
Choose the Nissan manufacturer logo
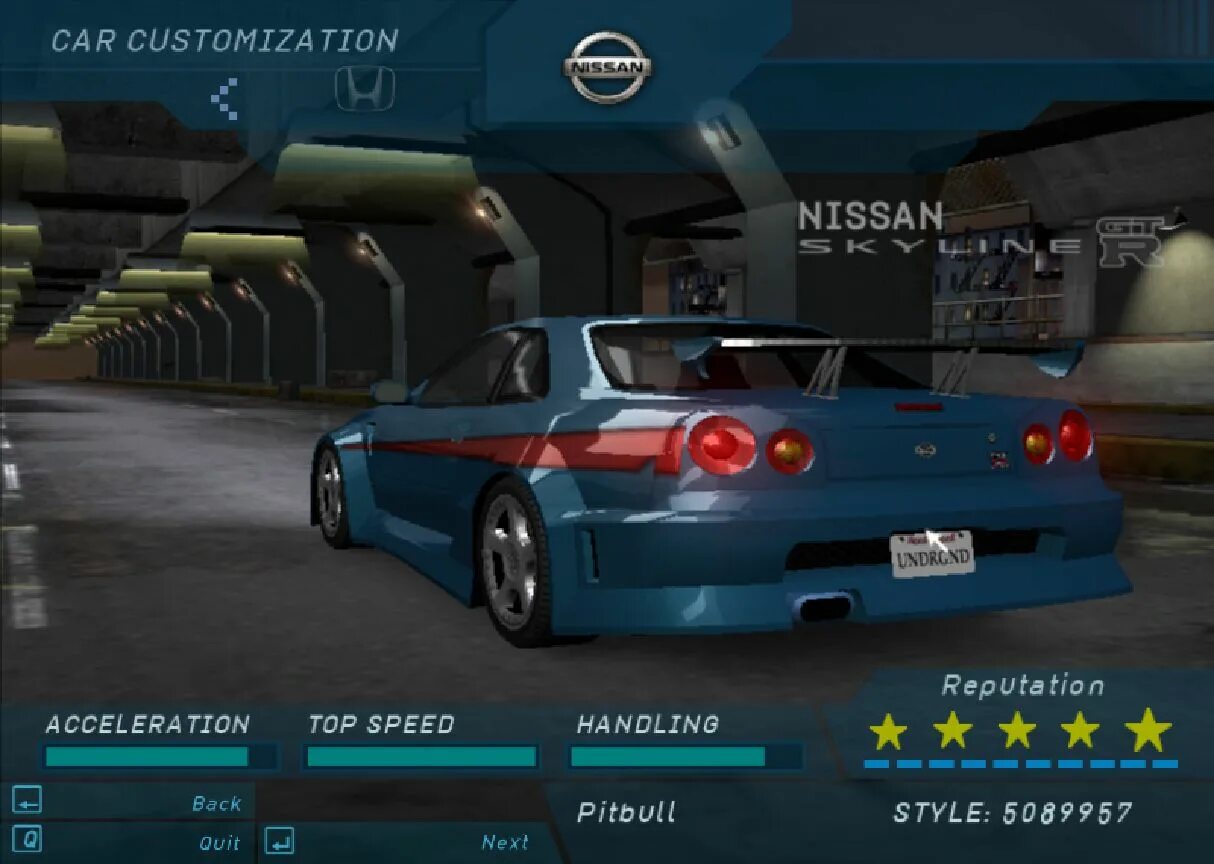607,68
